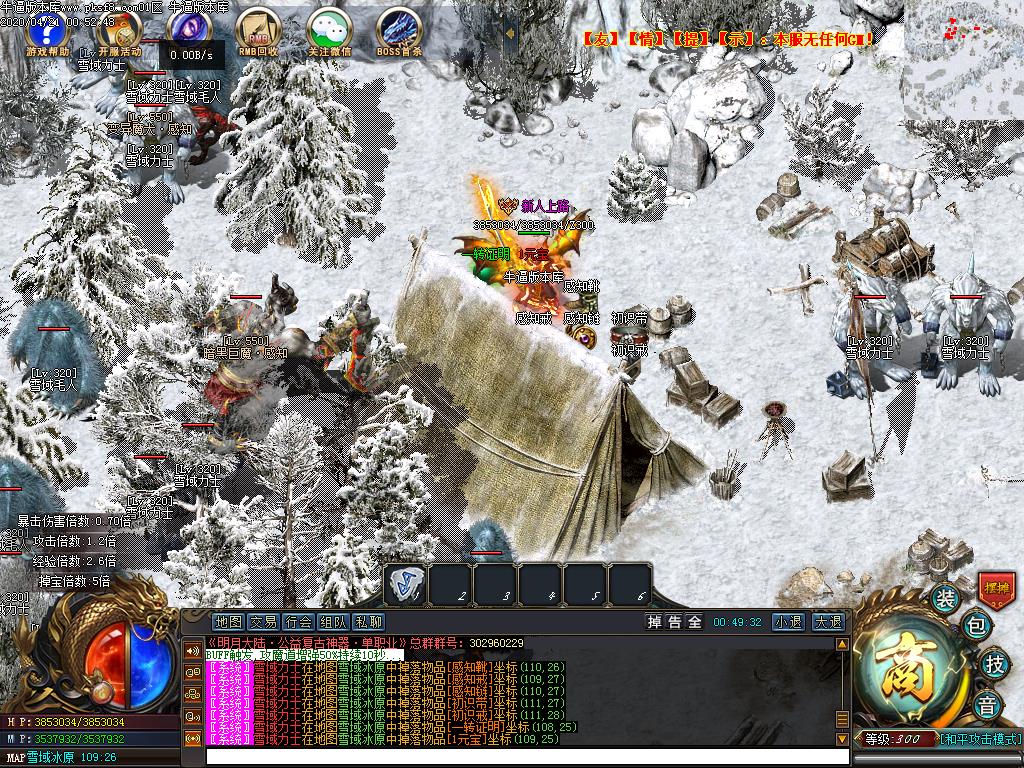Screen dimensions: 1024x768
Task: Open the 技 skills round button
Action: [993, 663]
